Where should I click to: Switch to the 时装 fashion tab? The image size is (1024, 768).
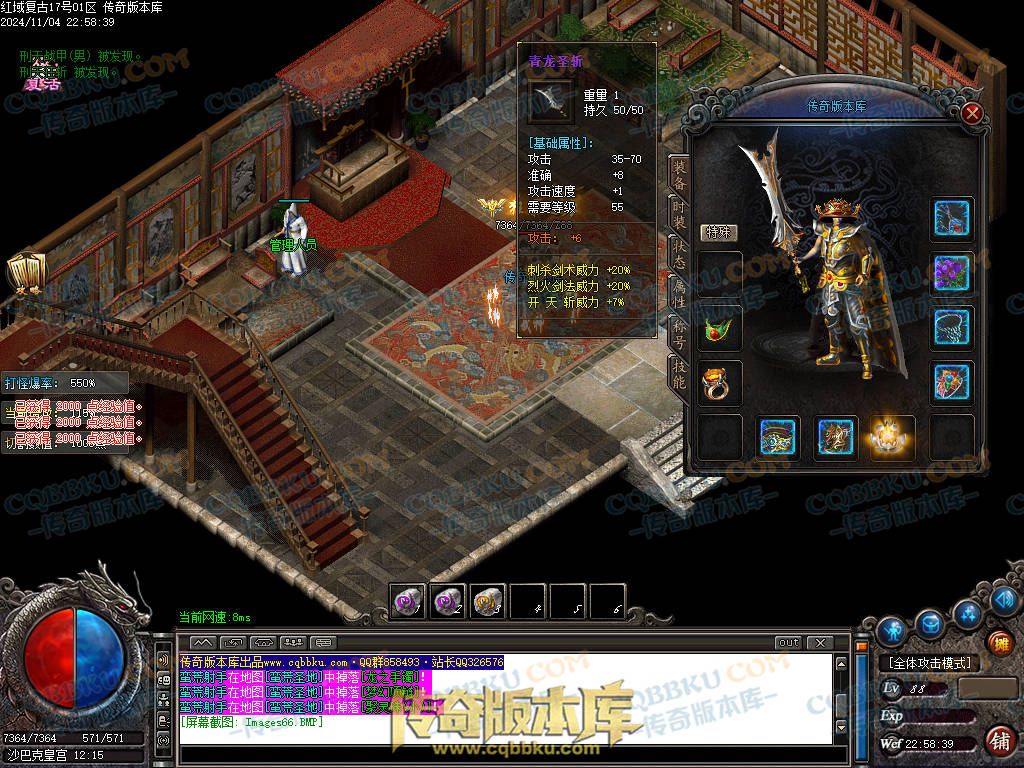(679, 220)
